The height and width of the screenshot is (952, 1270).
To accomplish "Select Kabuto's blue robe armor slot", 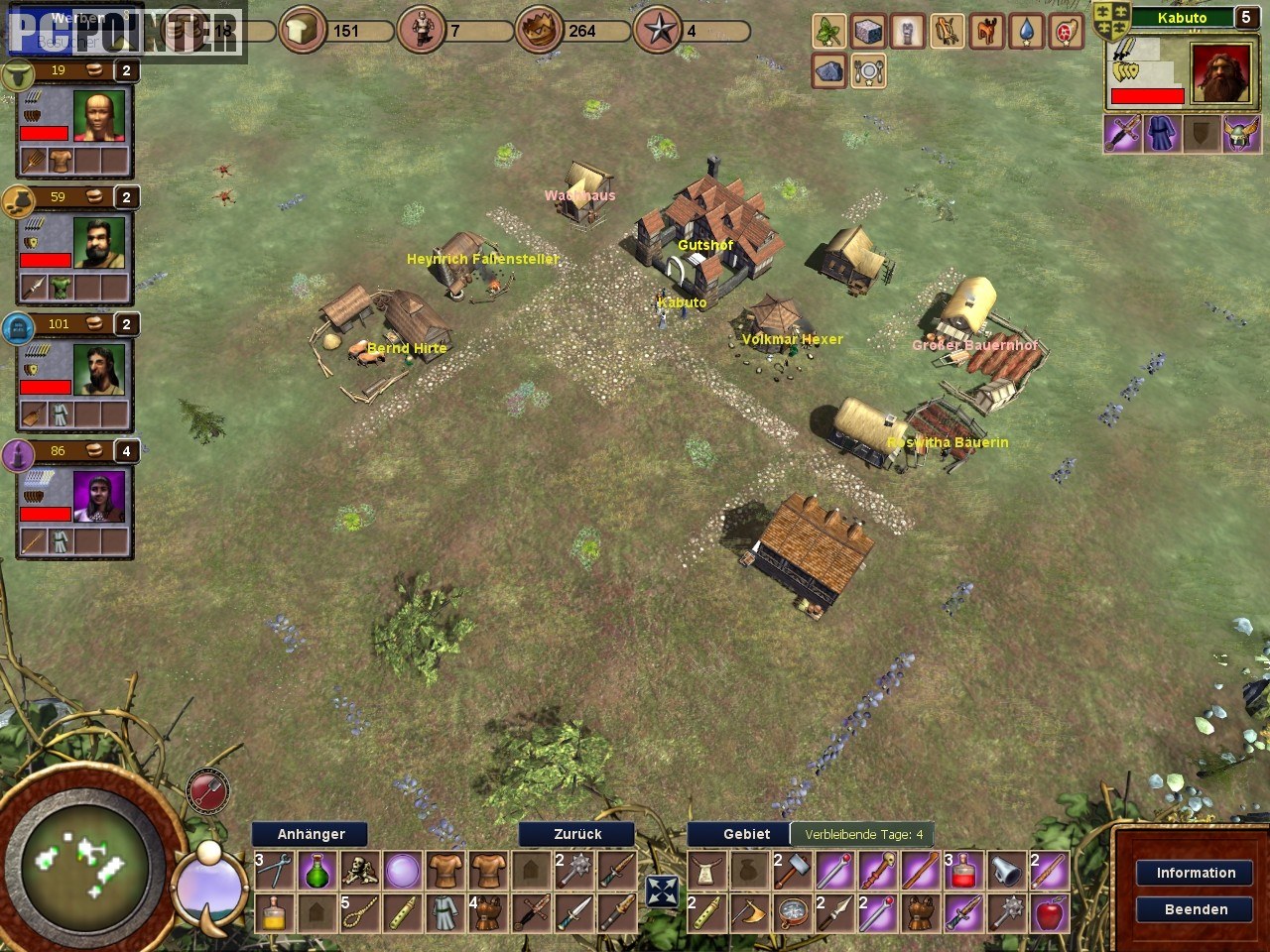I will (1162, 134).
